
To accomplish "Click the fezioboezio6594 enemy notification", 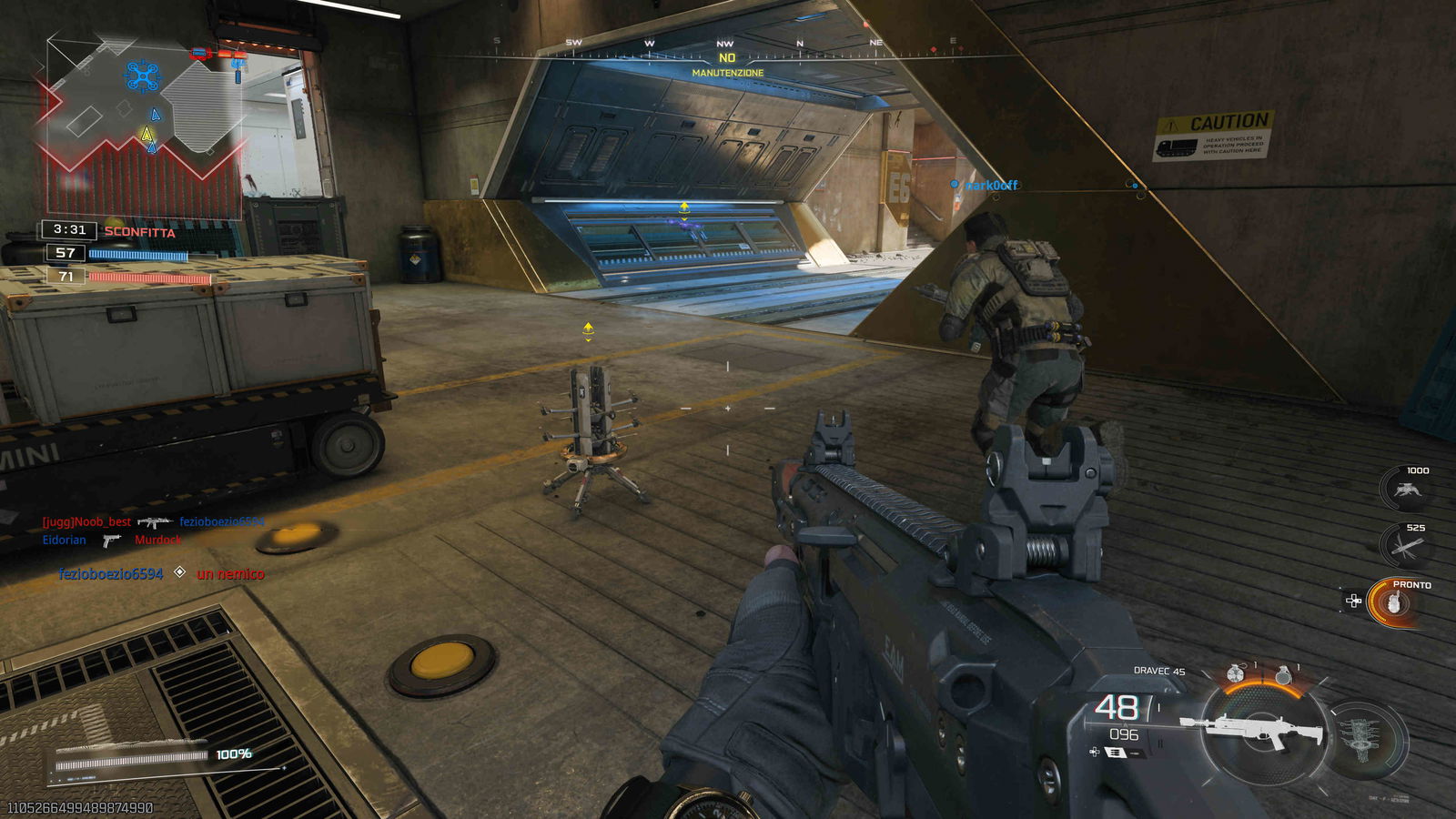I will click(x=111, y=573).
